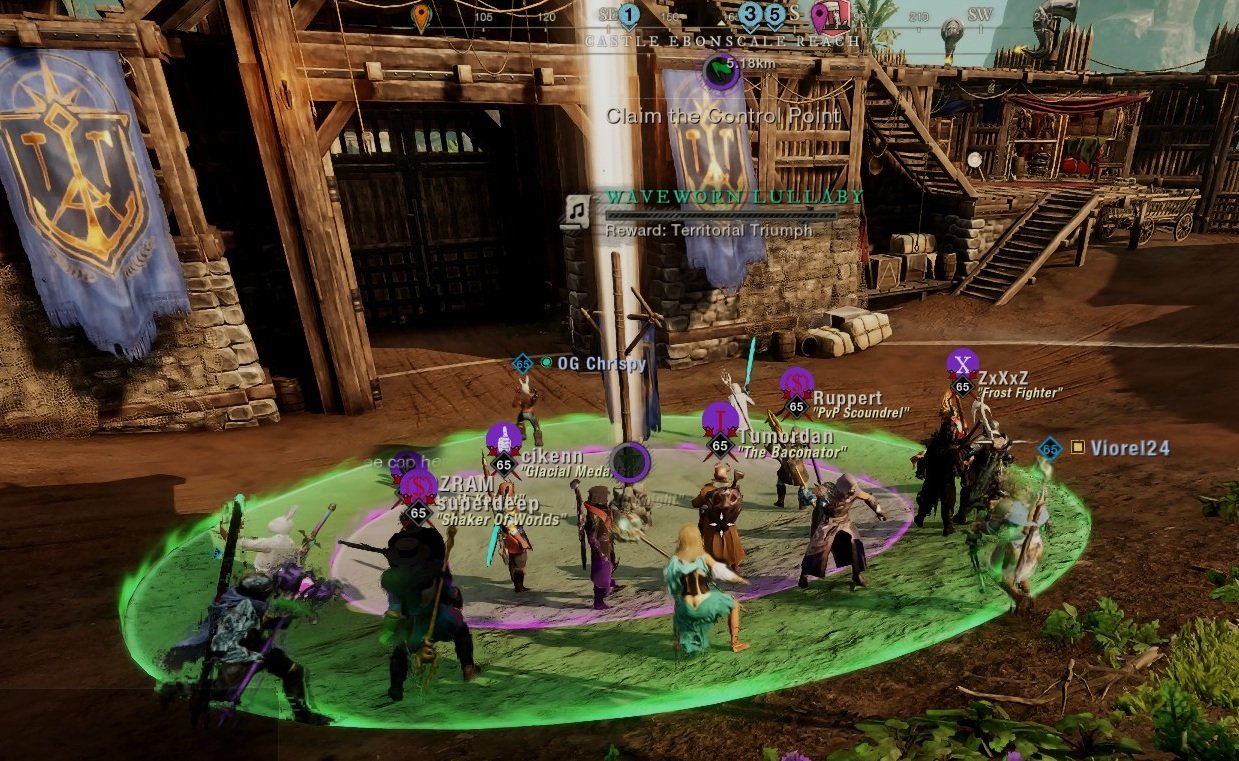Viewport: 1239px width, 761px height.
Task: Click the orange map pin on the compass
Action: pos(421,16)
